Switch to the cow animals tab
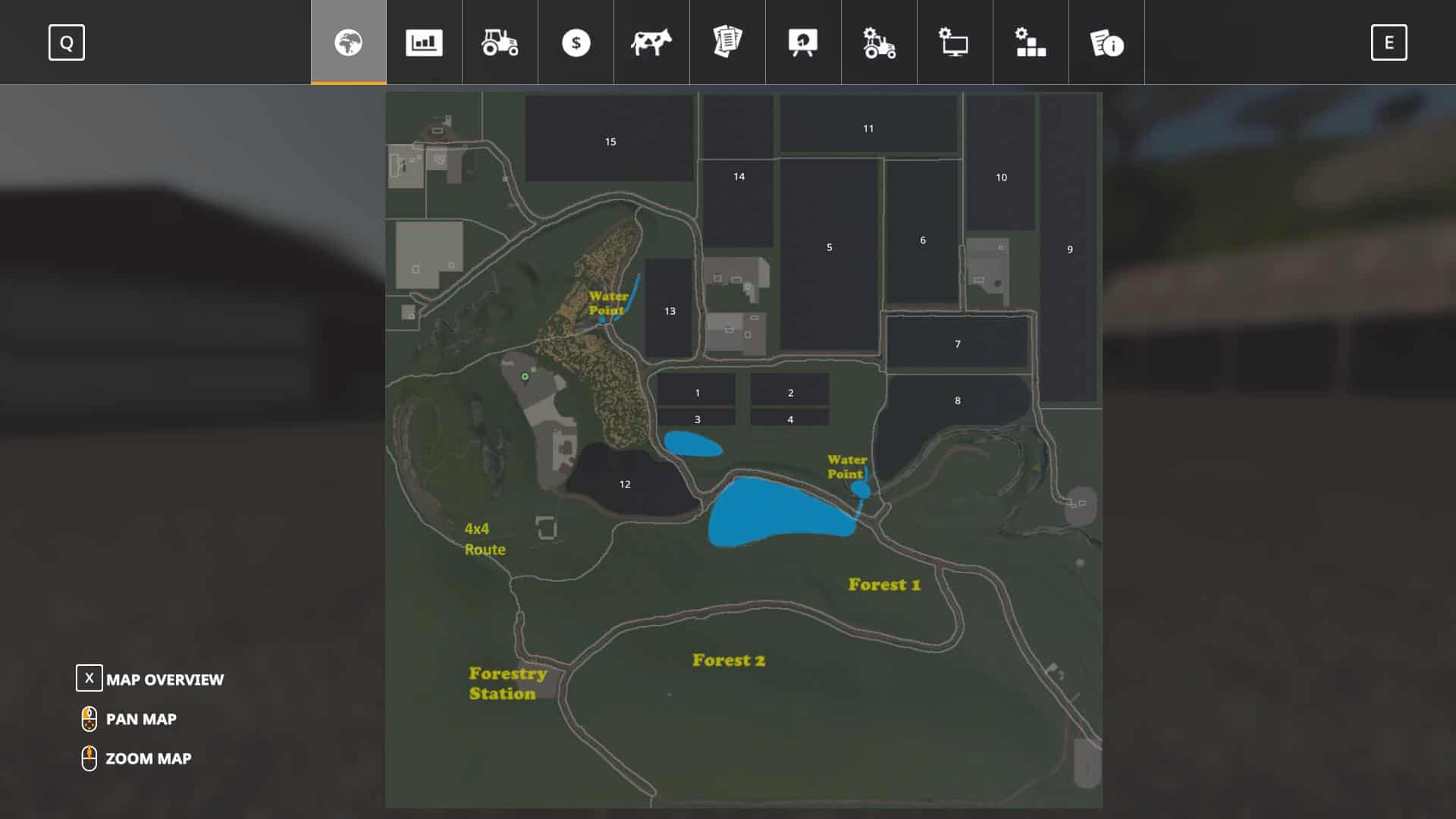Viewport: 1456px width, 819px height. pos(651,42)
